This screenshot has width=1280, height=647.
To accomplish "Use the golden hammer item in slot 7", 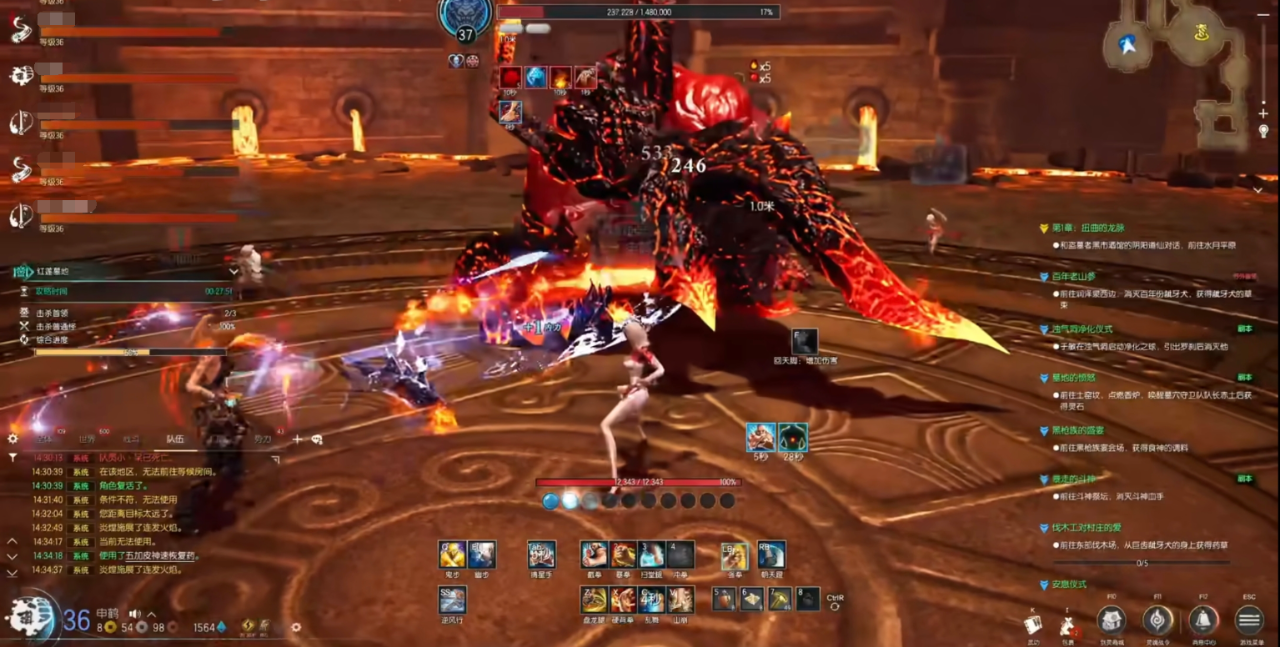I will tap(780, 599).
